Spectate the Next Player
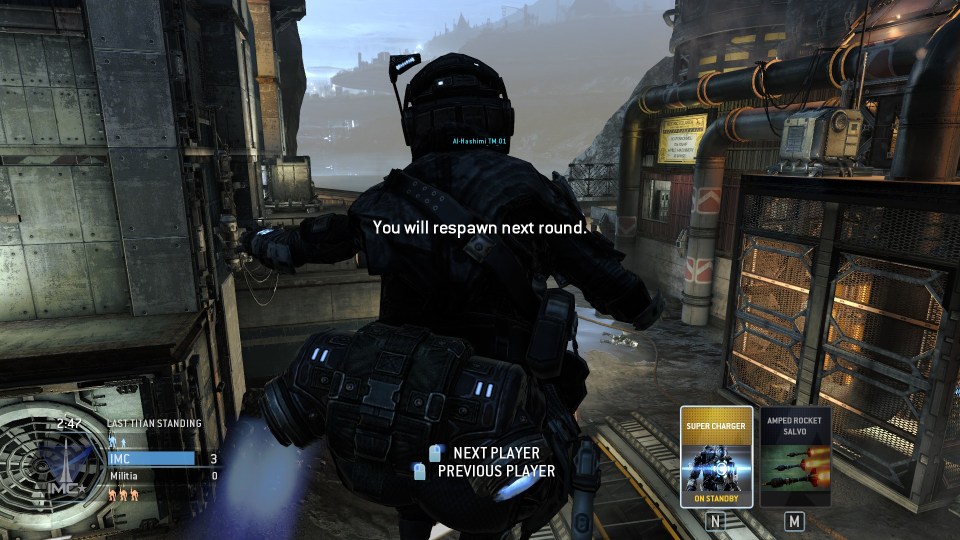Viewport: 960px width, 540px height. click(x=495, y=453)
